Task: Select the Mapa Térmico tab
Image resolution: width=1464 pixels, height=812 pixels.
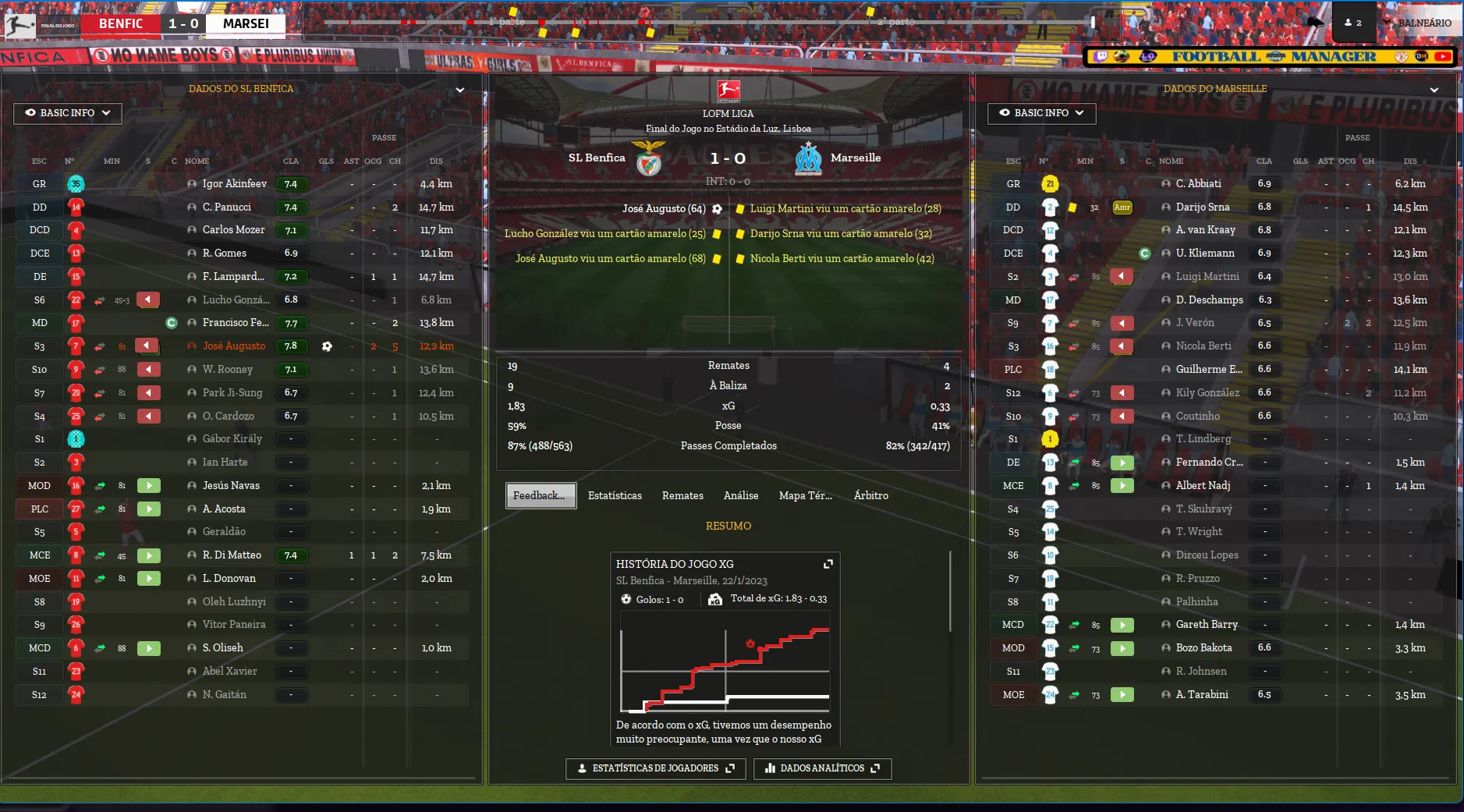Action: point(805,496)
